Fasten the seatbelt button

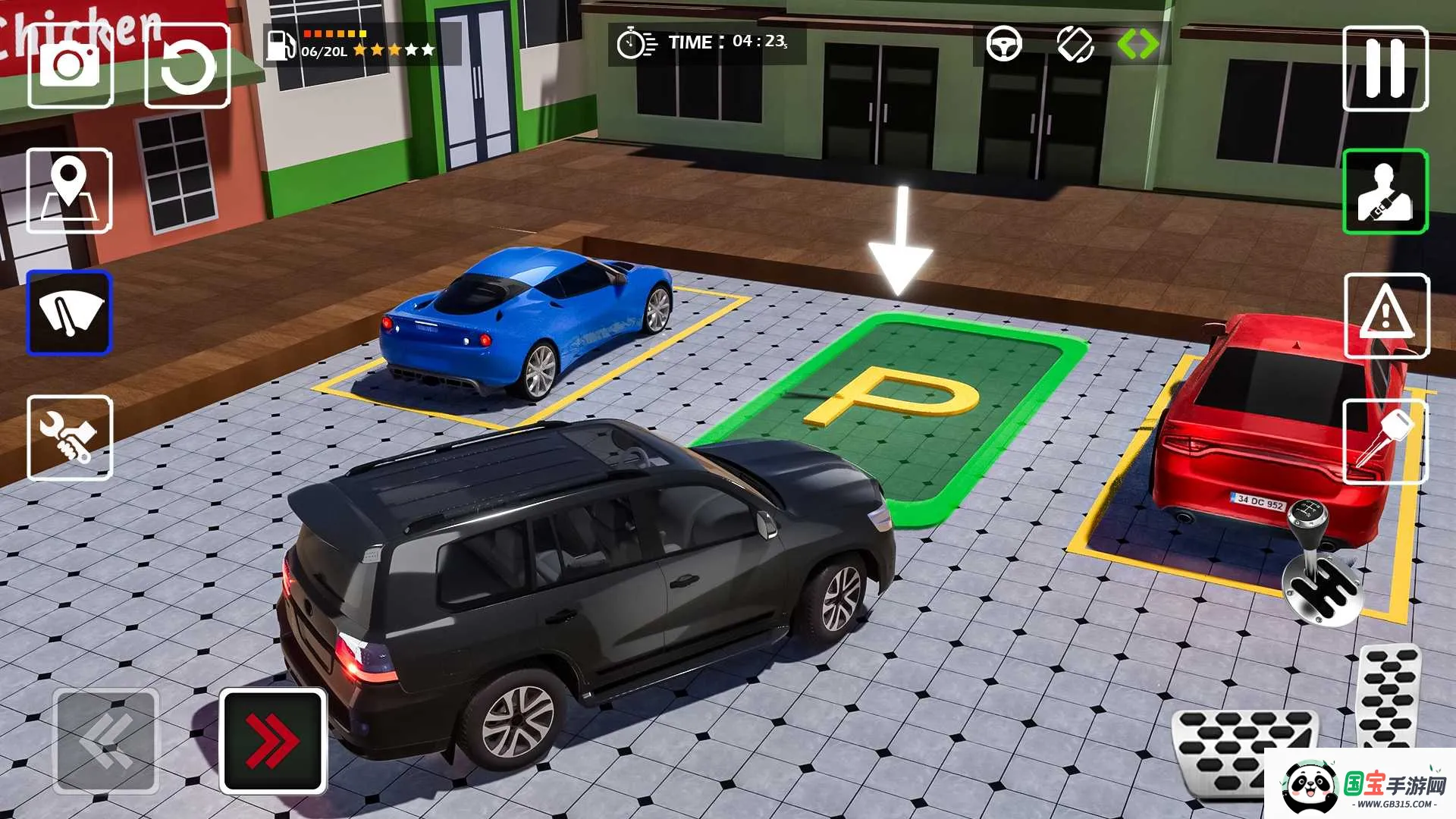click(x=1385, y=191)
